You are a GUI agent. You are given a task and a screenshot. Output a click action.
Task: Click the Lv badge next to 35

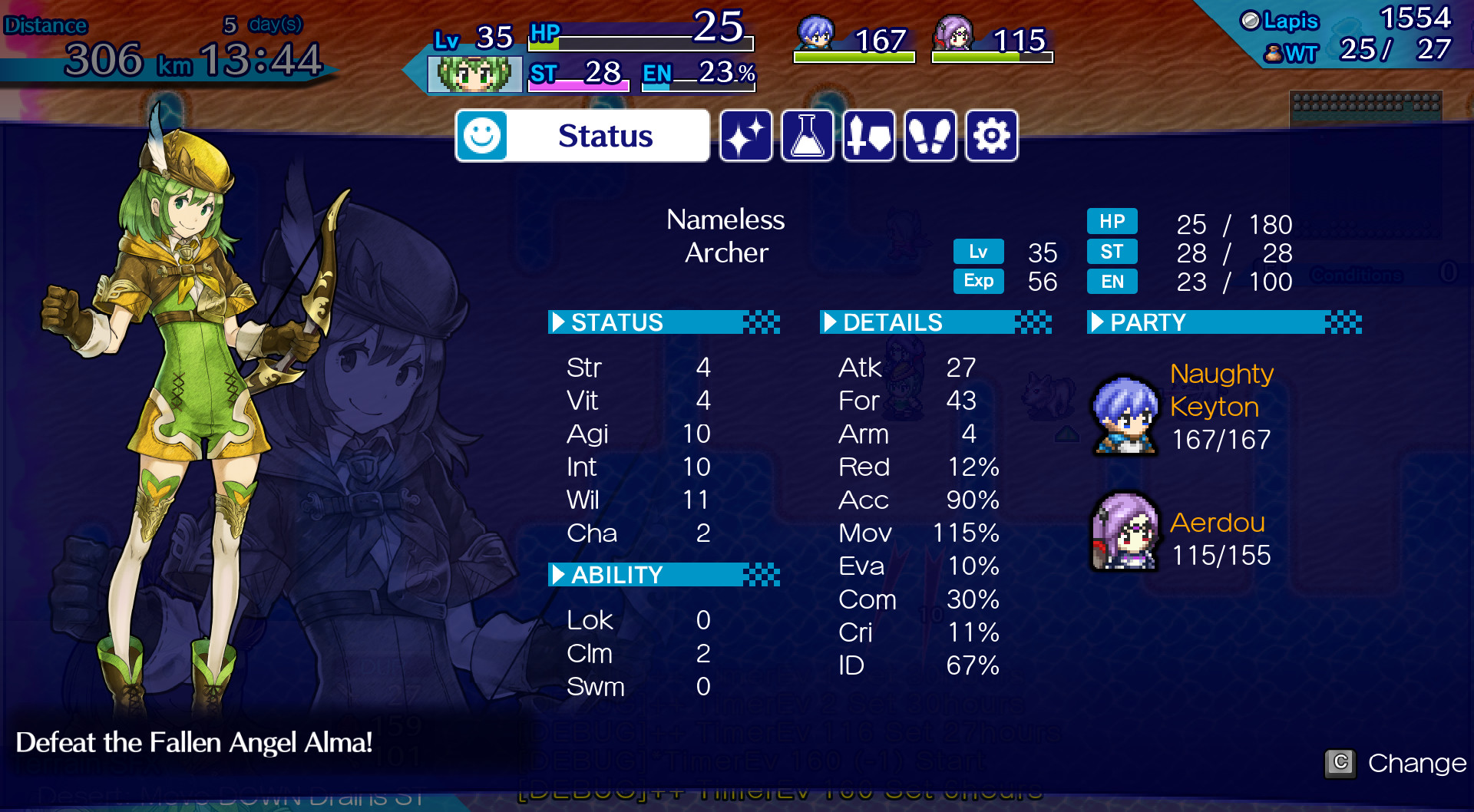[x=978, y=252]
